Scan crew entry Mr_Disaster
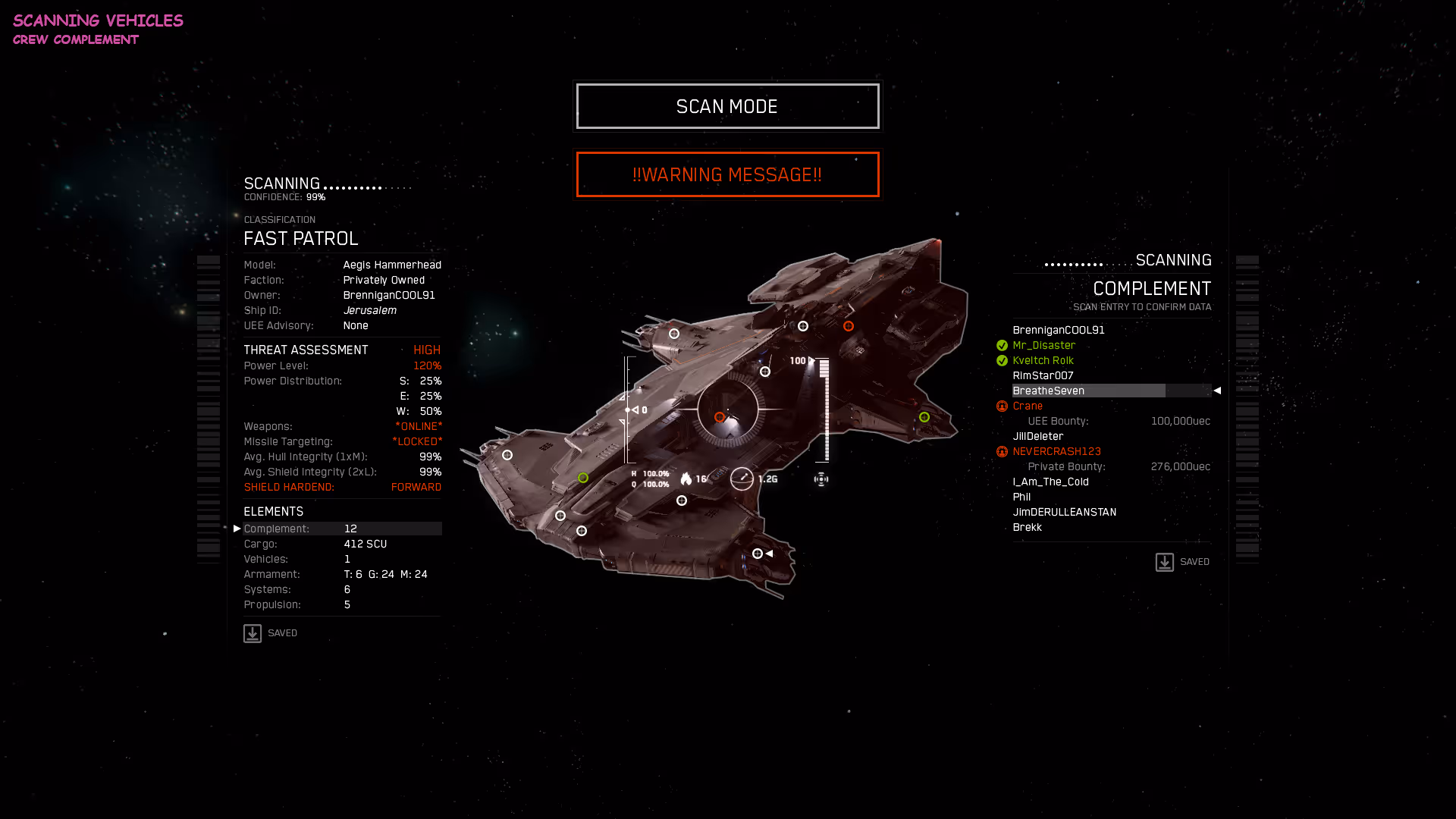 click(x=1044, y=345)
